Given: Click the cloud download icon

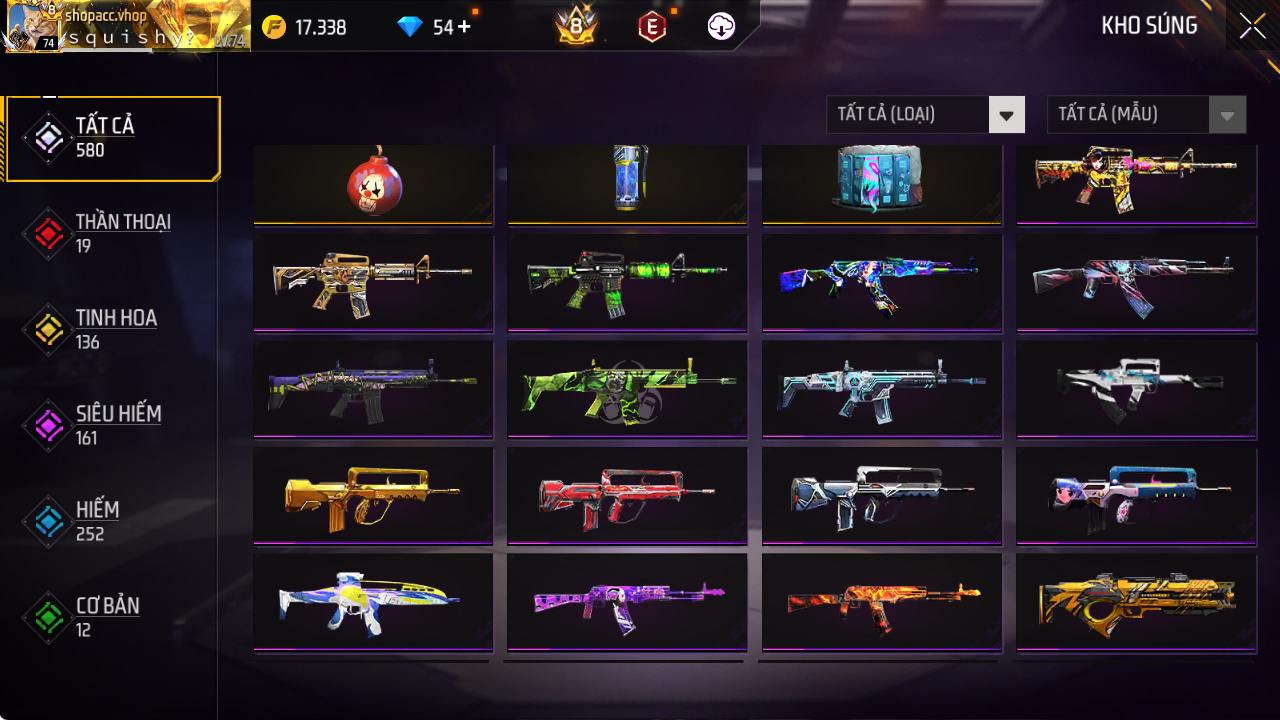Looking at the screenshot, I should tap(723, 27).
